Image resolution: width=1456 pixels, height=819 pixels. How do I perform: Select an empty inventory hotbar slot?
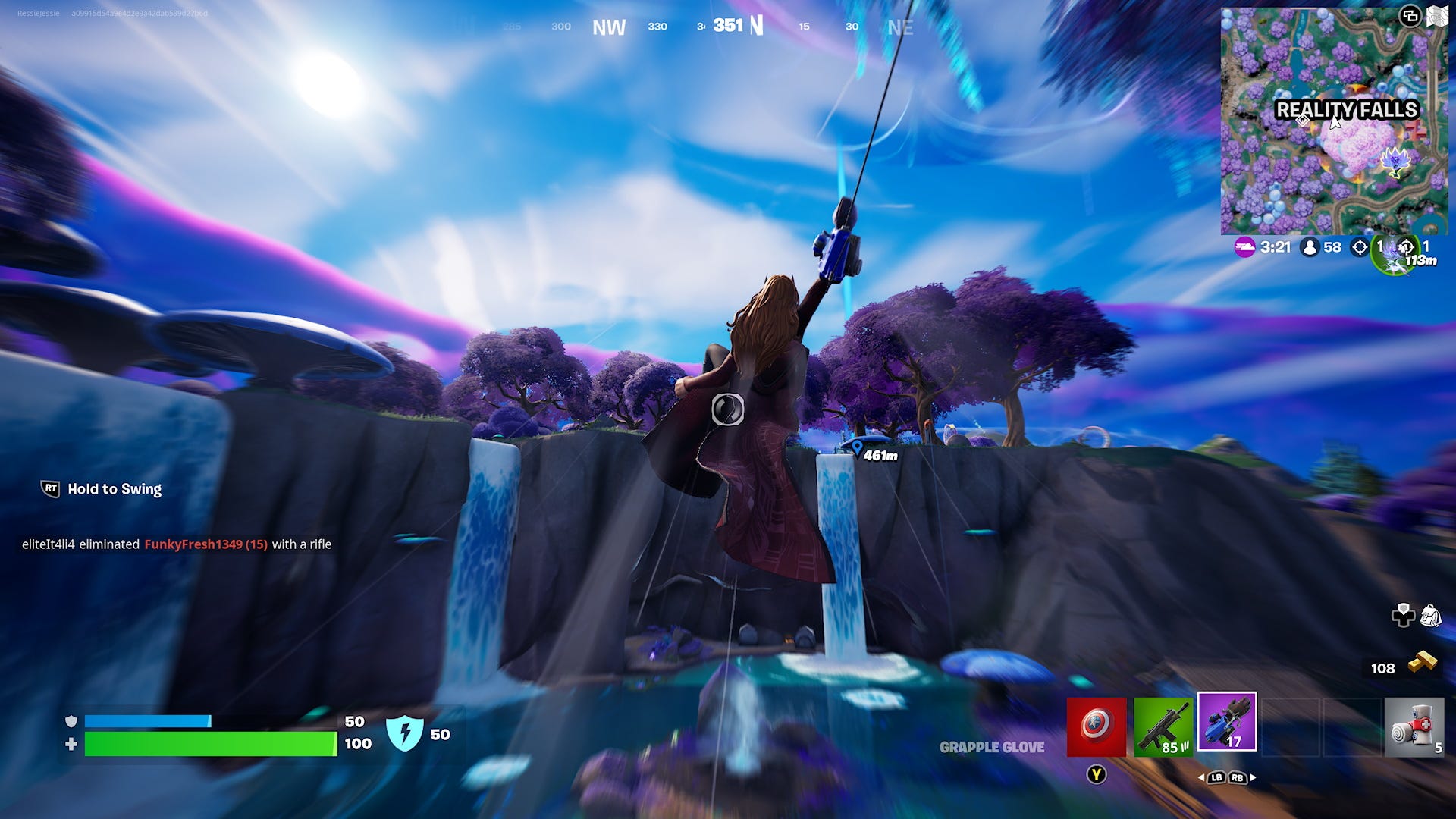click(1291, 727)
